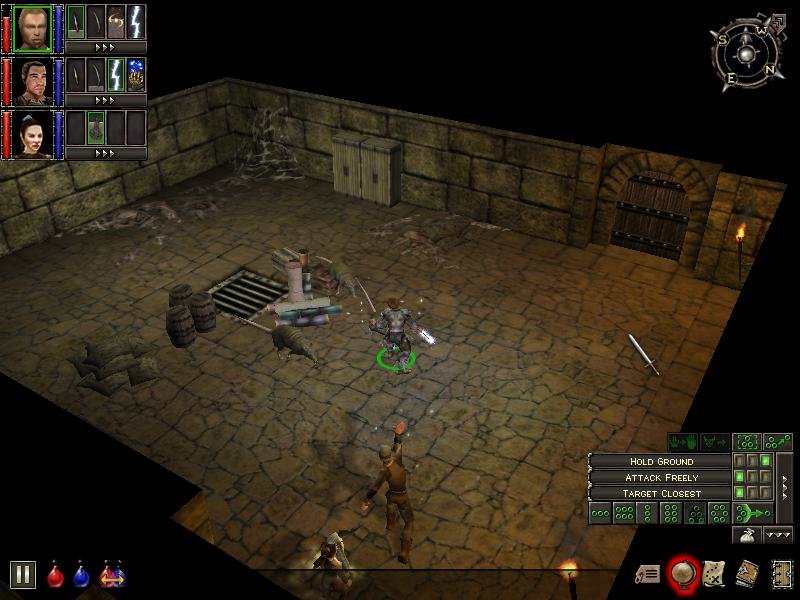
Task: Drink a red health potion
Action: (x=56, y=576)
